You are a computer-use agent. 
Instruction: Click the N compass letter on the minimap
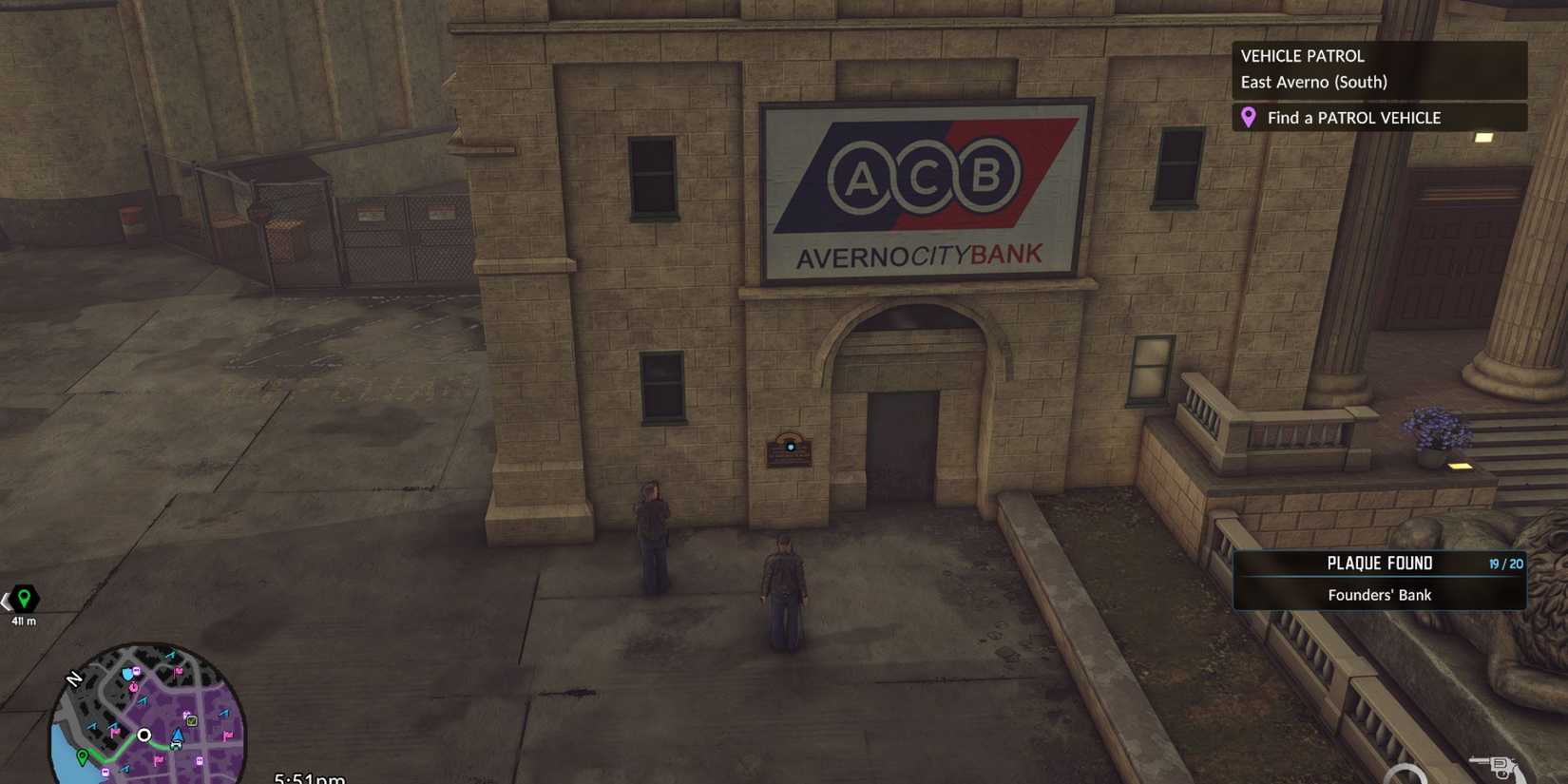pyautogui.click(x=73, y=678)
